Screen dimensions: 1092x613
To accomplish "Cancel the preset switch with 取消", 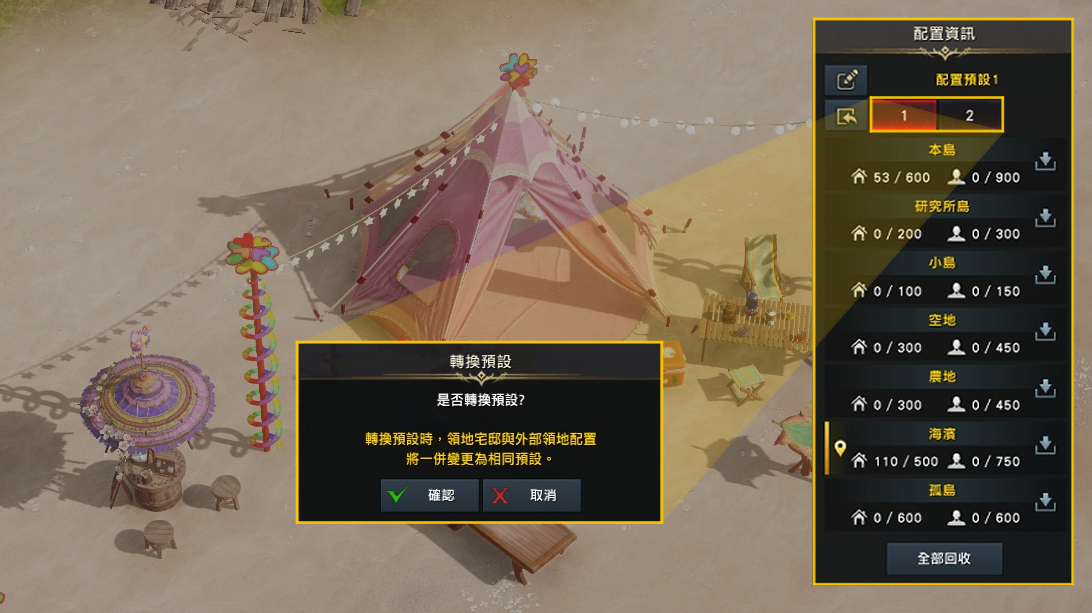I will [531, 495].
